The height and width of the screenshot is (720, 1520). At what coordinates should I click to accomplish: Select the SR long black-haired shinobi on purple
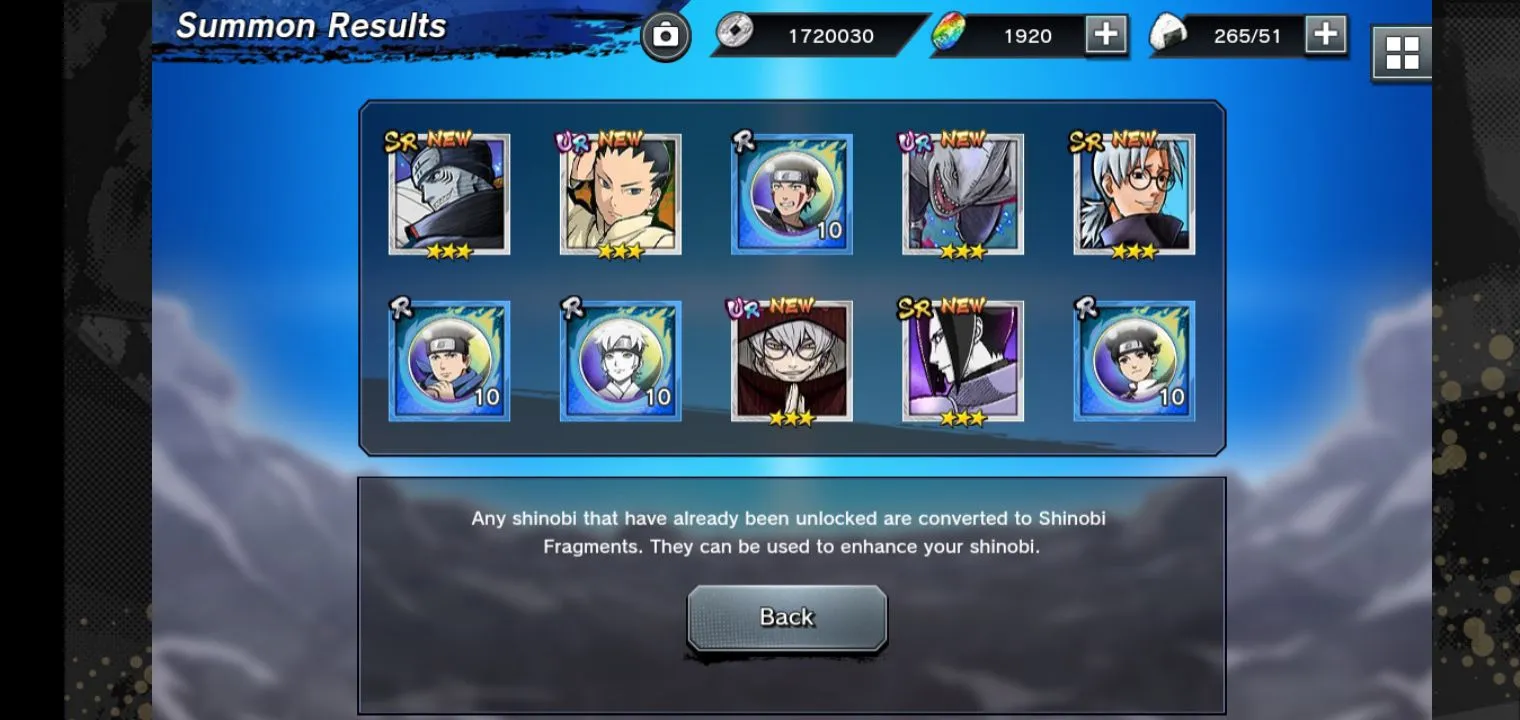[x=962, y=361]
